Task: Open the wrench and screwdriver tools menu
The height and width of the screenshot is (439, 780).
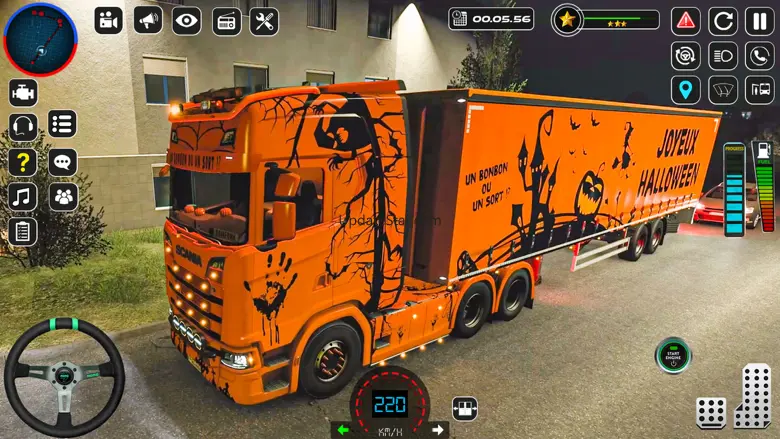Action: pos(264,20)
